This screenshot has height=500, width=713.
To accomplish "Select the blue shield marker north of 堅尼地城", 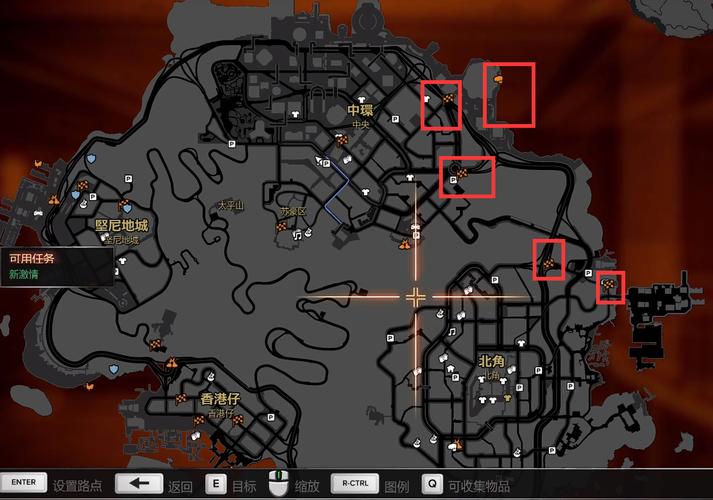I will 91,158.
